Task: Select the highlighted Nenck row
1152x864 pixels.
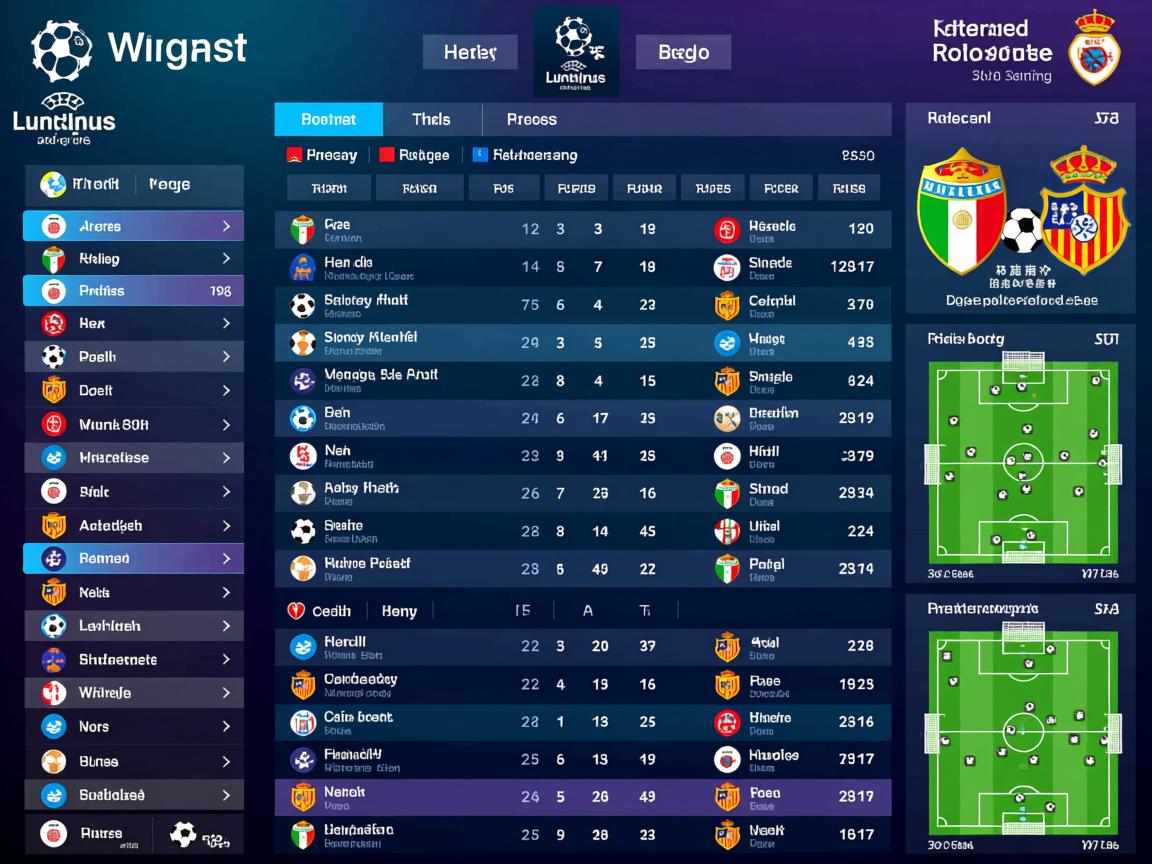Action: pyautogui.click(x=582, y=797)
